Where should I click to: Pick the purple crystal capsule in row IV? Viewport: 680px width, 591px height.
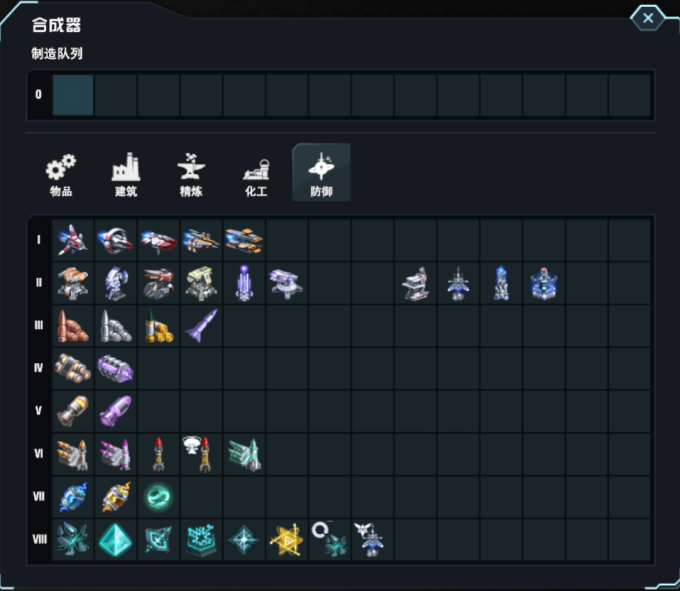pos(115,369)
